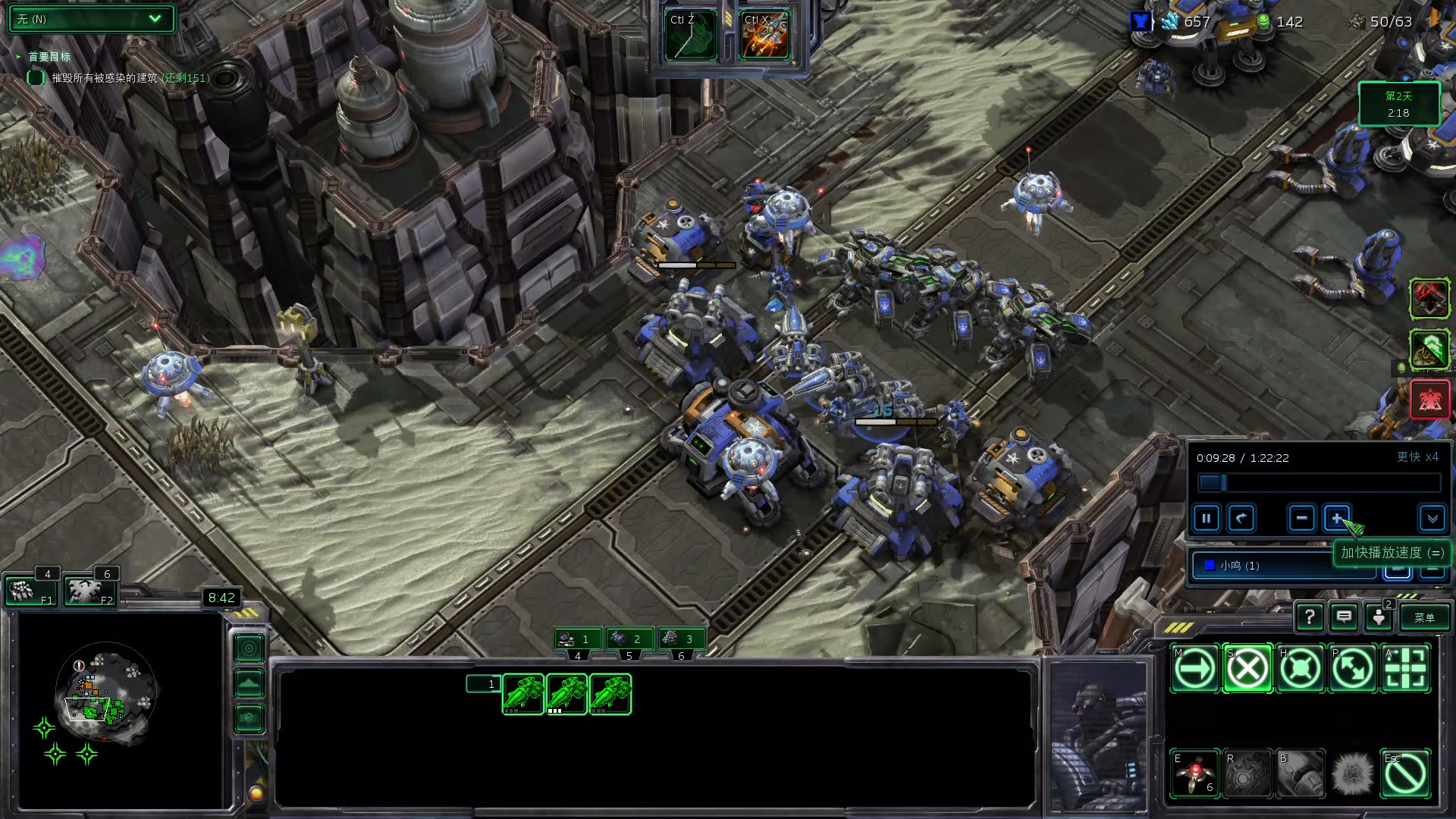1456x819 pixels.
Task: Activate the Attack command icon
Action: coord(1405,669)
